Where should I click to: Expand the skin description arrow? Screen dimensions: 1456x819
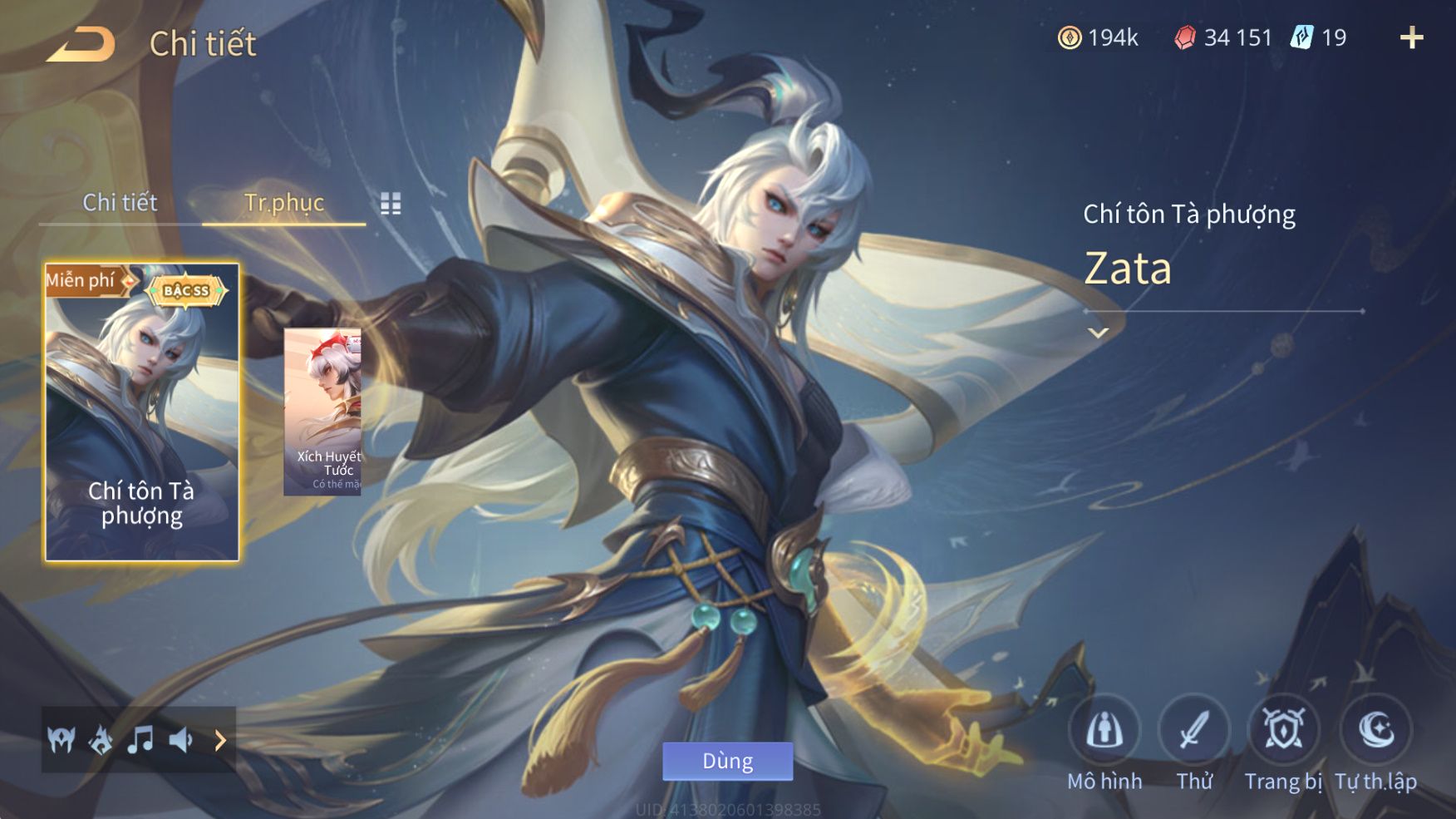click(x=1098, y=333)
